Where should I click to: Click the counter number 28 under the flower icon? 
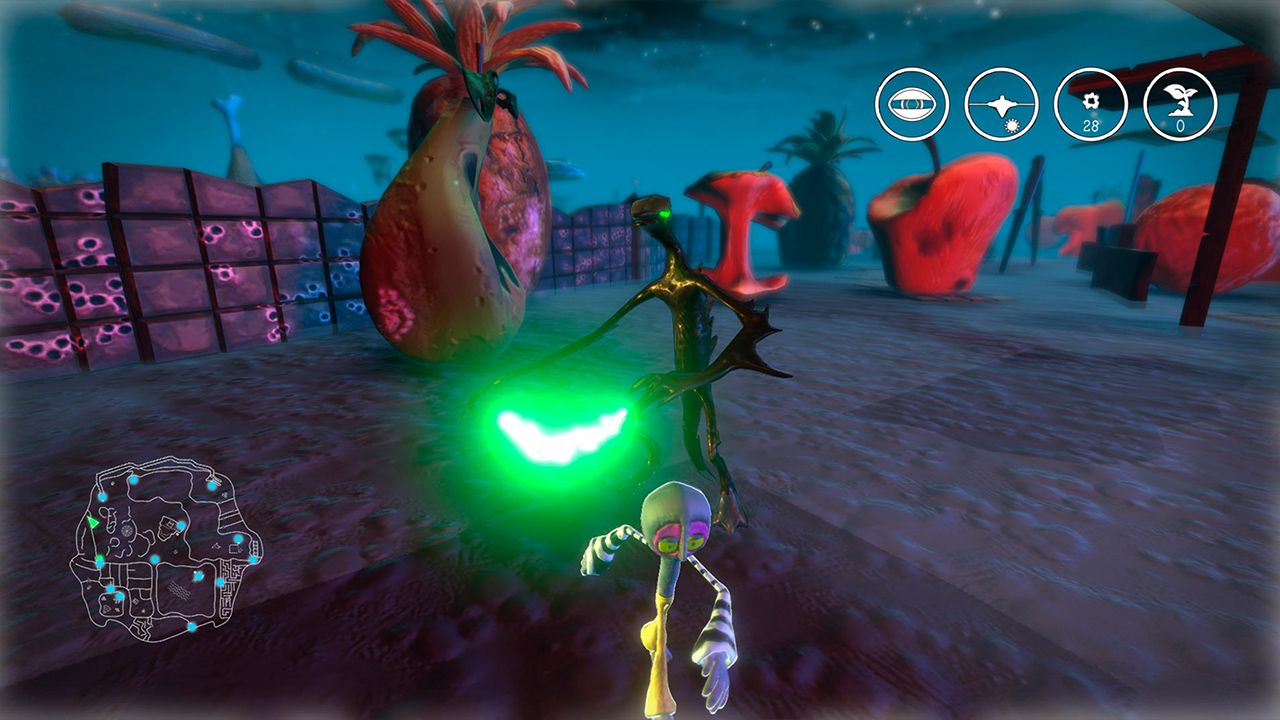[1091, 125]
